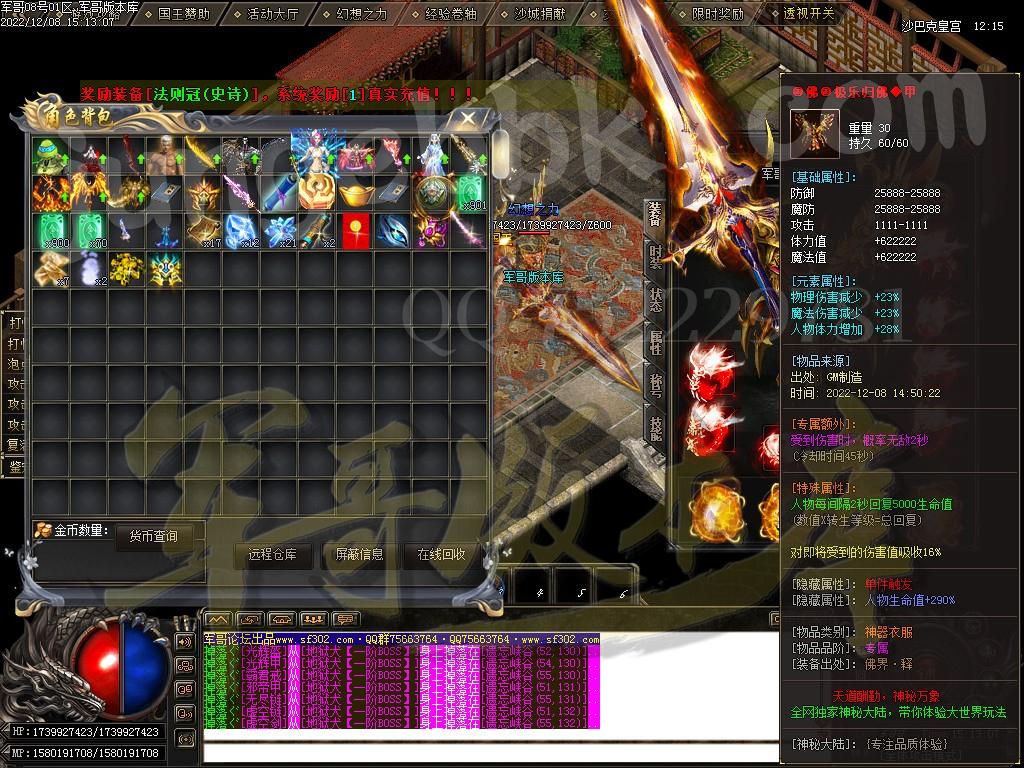Select the blue scroll item slot

click(x=278, y=192)
